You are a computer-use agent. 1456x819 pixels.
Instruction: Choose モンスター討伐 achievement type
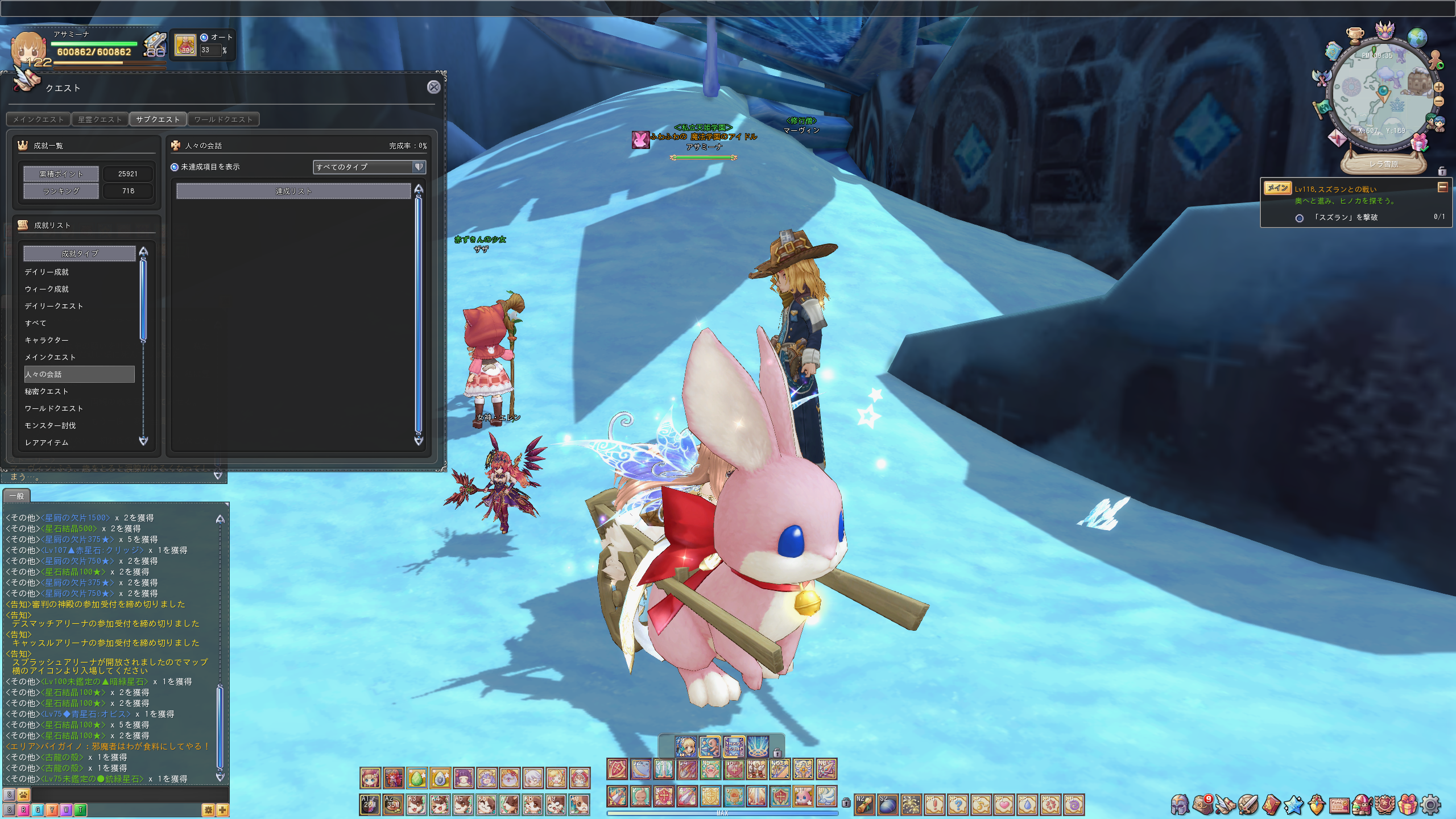point(50,425)
